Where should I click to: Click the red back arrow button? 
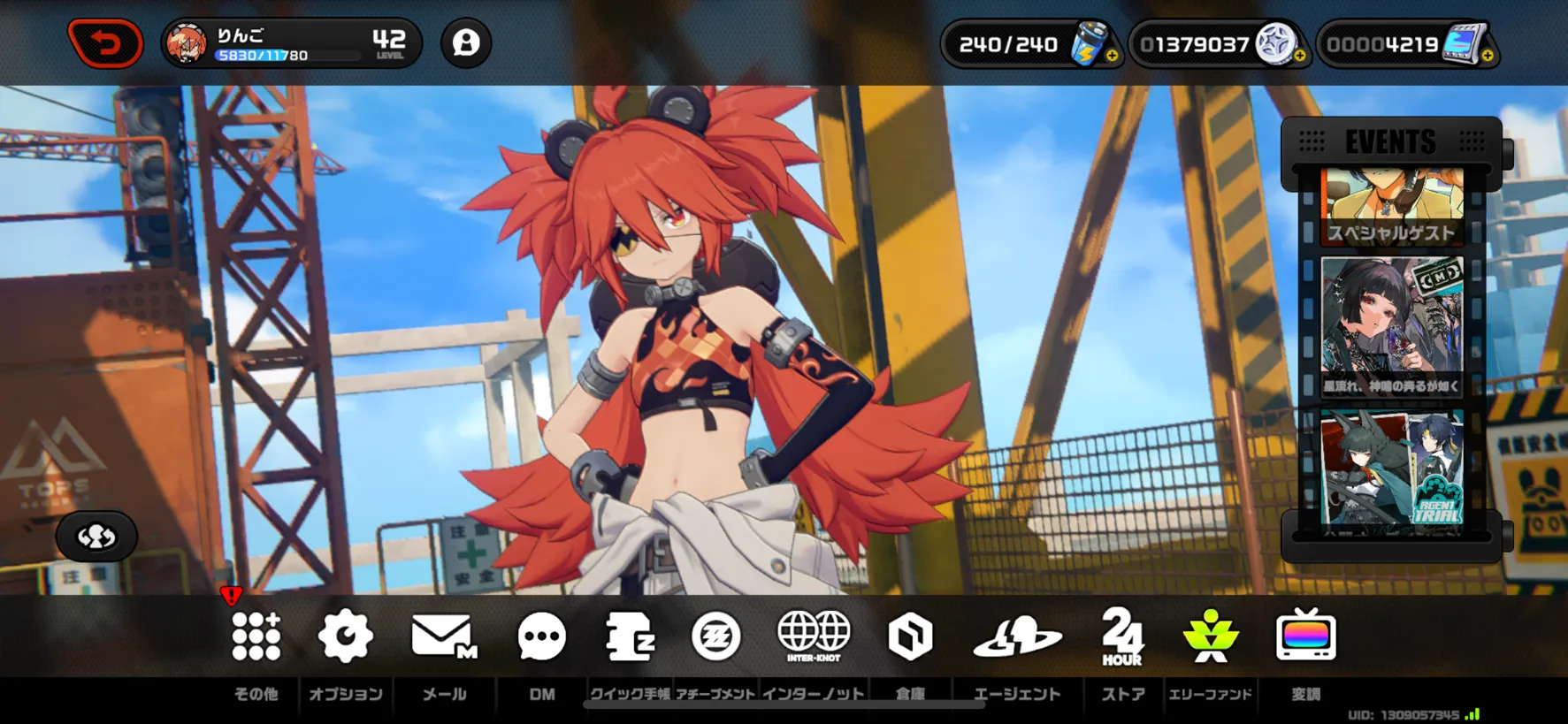click(x=105, y=43)
